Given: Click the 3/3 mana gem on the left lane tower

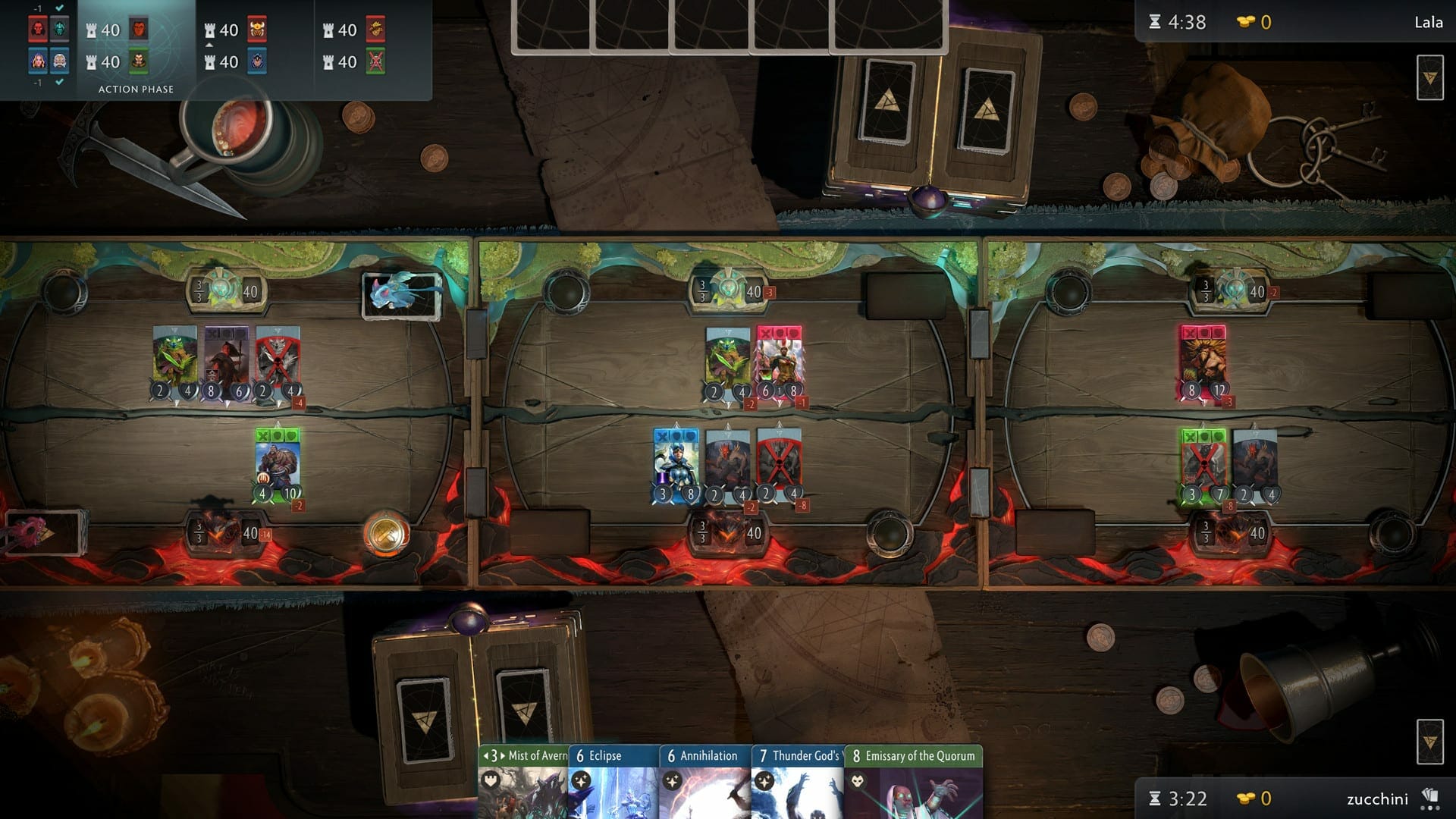Looking at the screenshot, I should click(199, 290).
